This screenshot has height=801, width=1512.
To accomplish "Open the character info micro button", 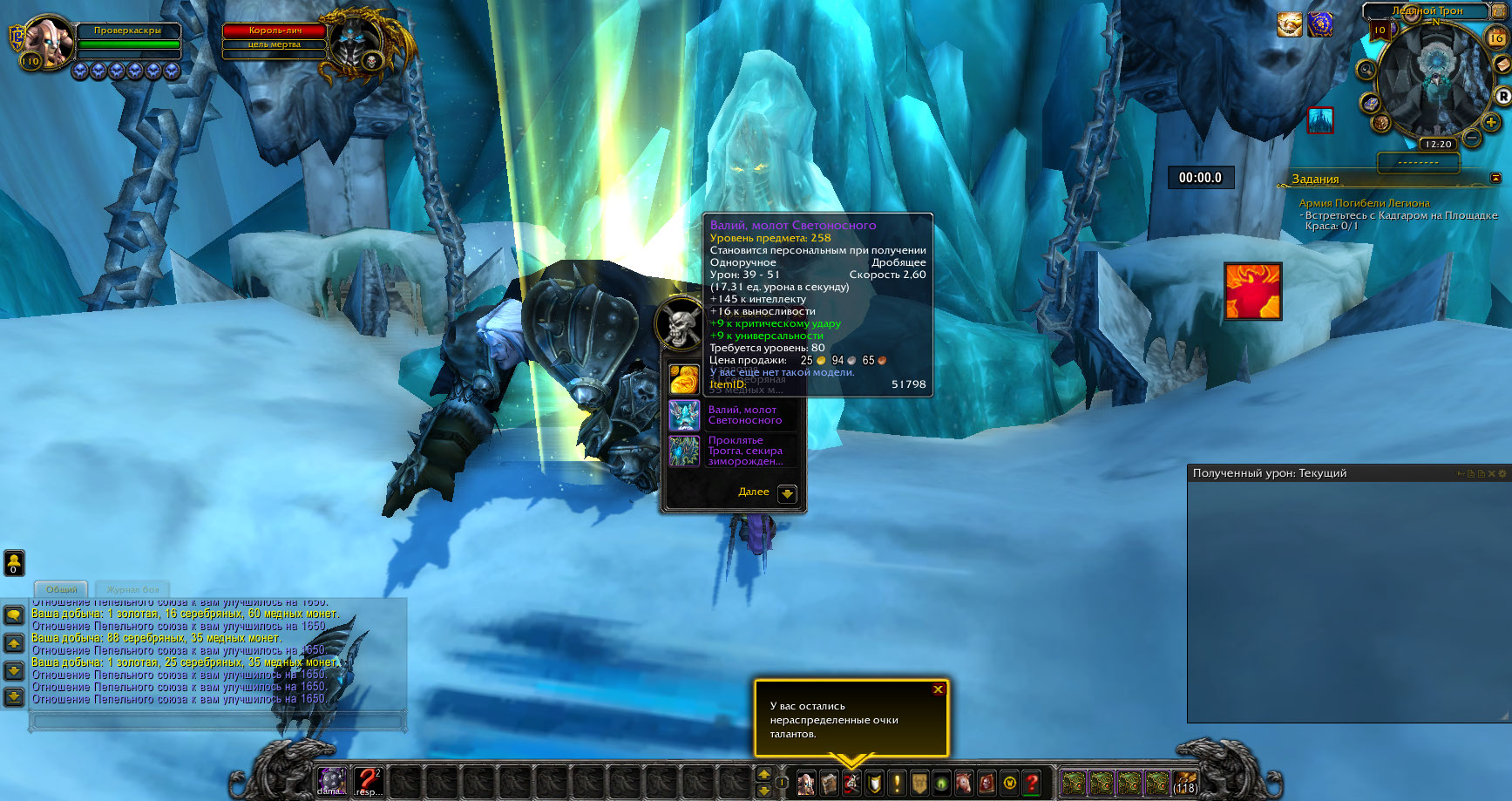I will pyautogui.click(x=807, y=783).
